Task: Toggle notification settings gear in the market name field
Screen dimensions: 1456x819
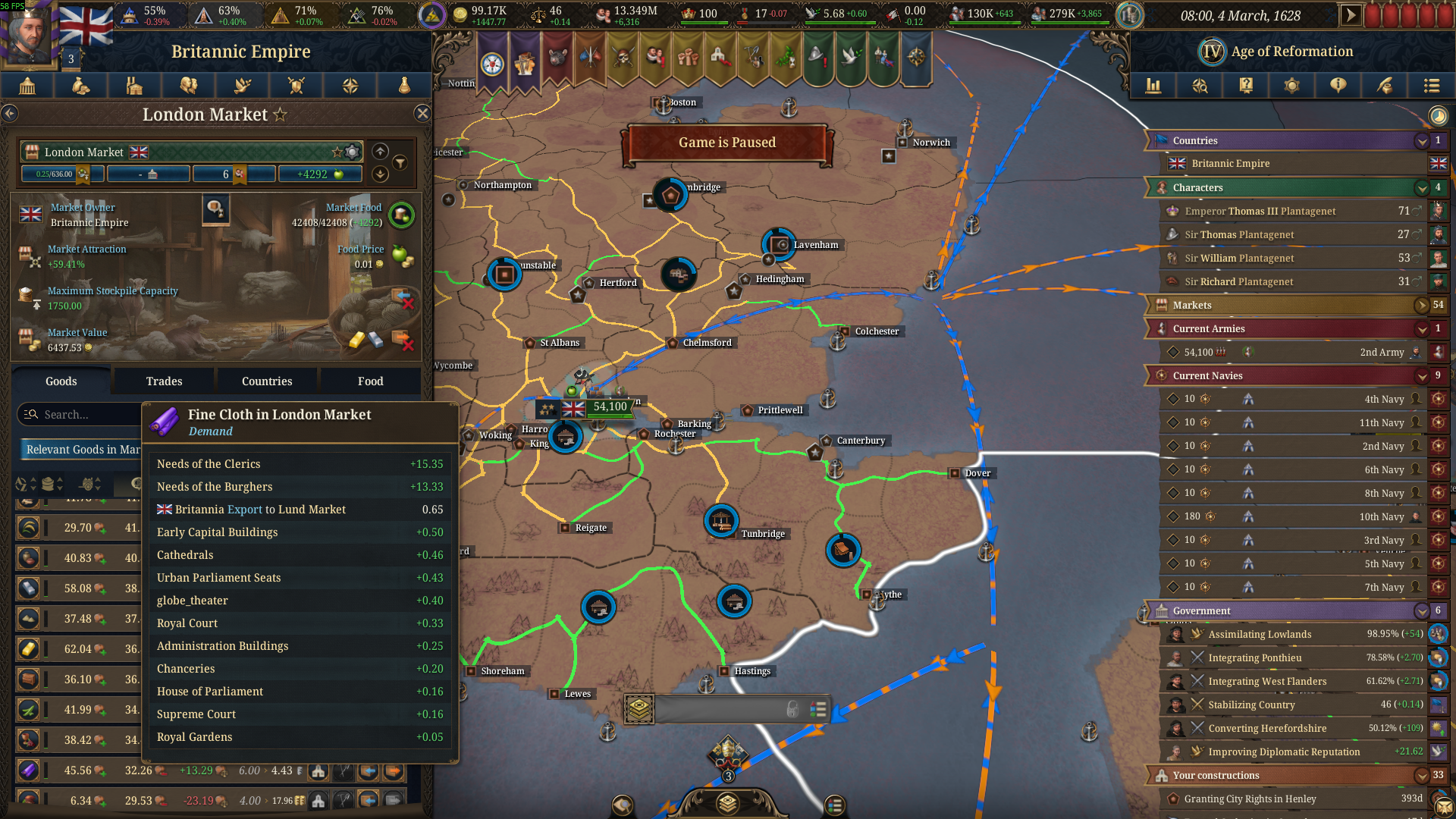Action: pyautogui.click(x=351, y=152)
